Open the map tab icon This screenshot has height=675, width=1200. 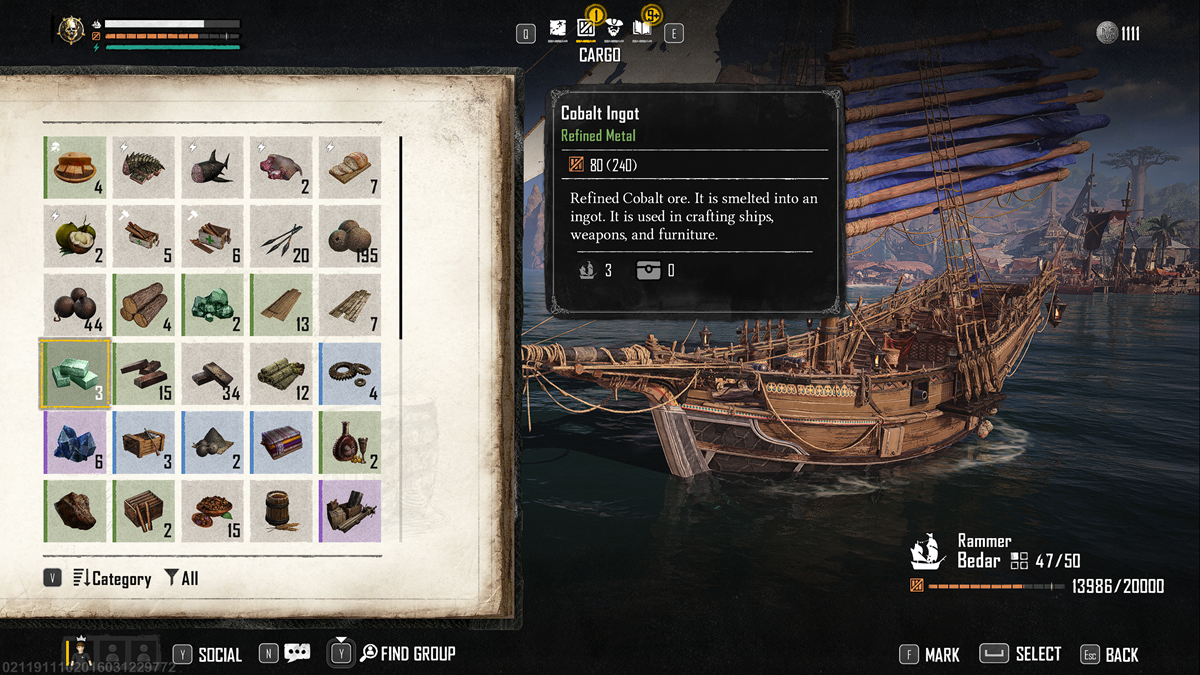558,32
